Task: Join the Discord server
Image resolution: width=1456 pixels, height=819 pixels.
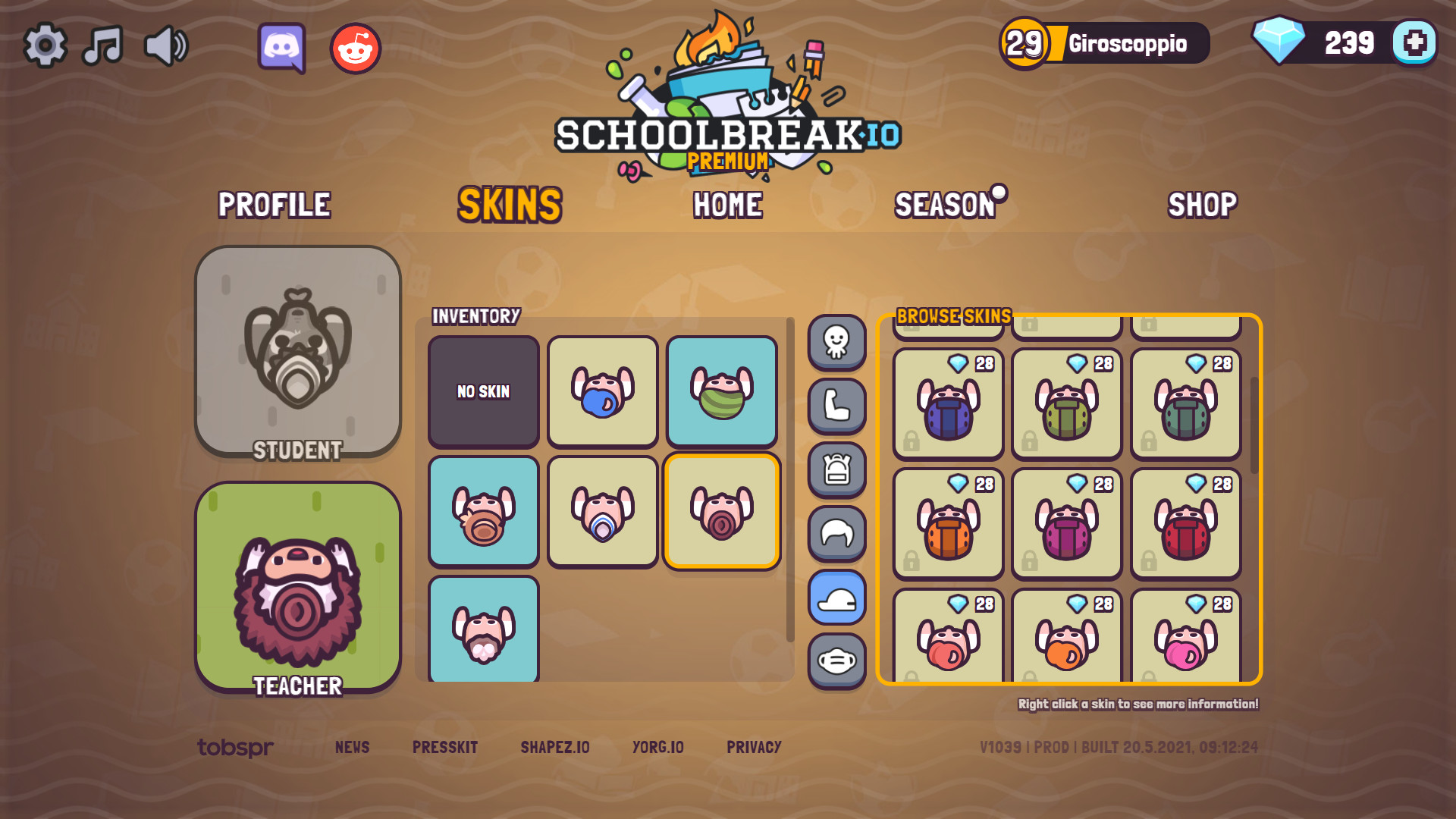Action: tap(283, 46)
